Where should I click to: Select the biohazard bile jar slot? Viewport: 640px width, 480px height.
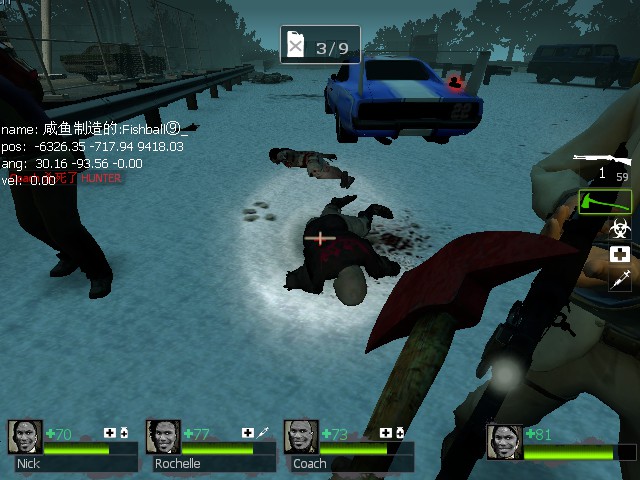(620, 229)
